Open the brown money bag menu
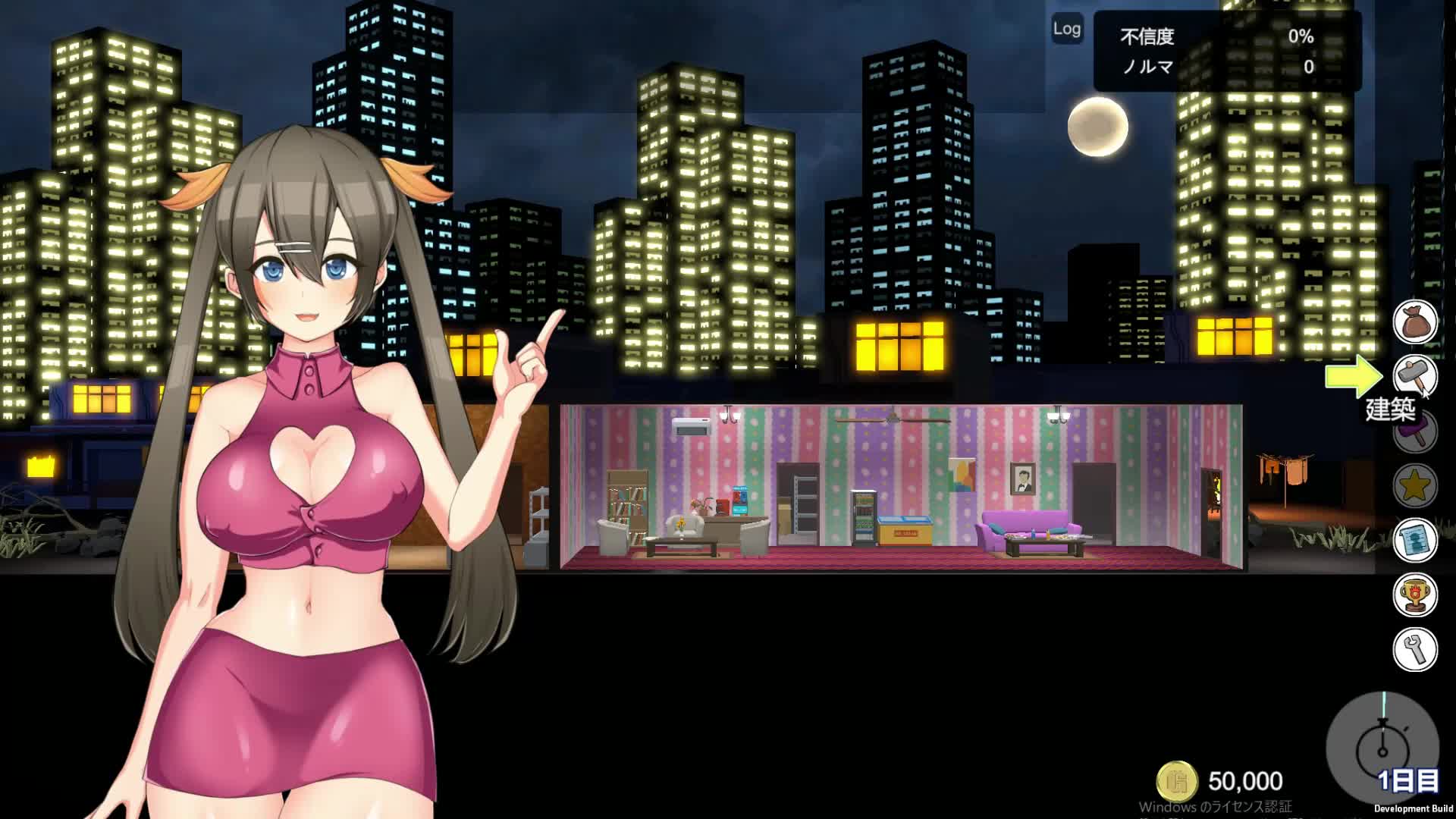Image resolution: width=1456 pixels, height=819 pixels. click(1415, 322)
